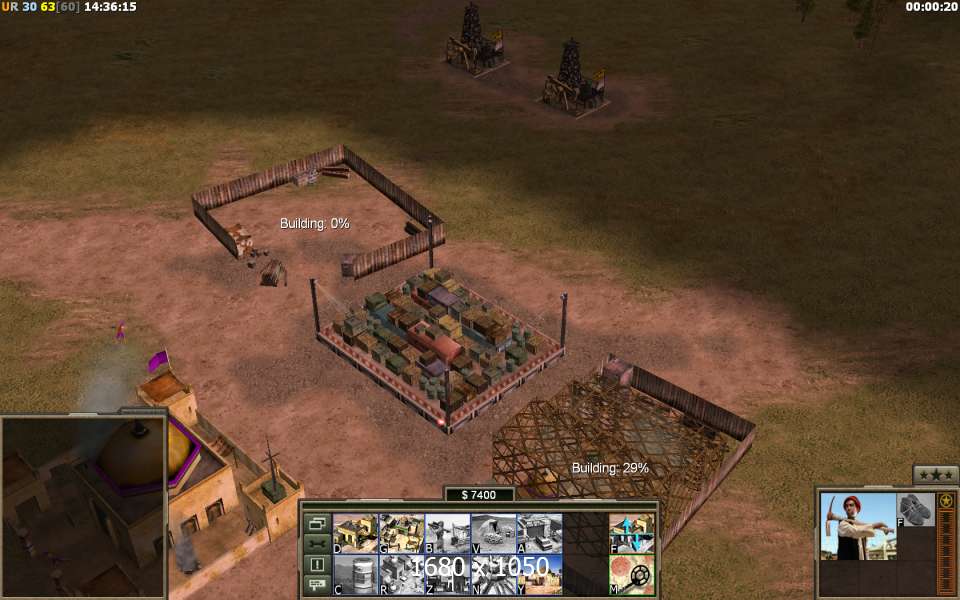Open the chat speech bubble button
The width and height of the screenshot is (960, 600).
(x=318, y=585)
